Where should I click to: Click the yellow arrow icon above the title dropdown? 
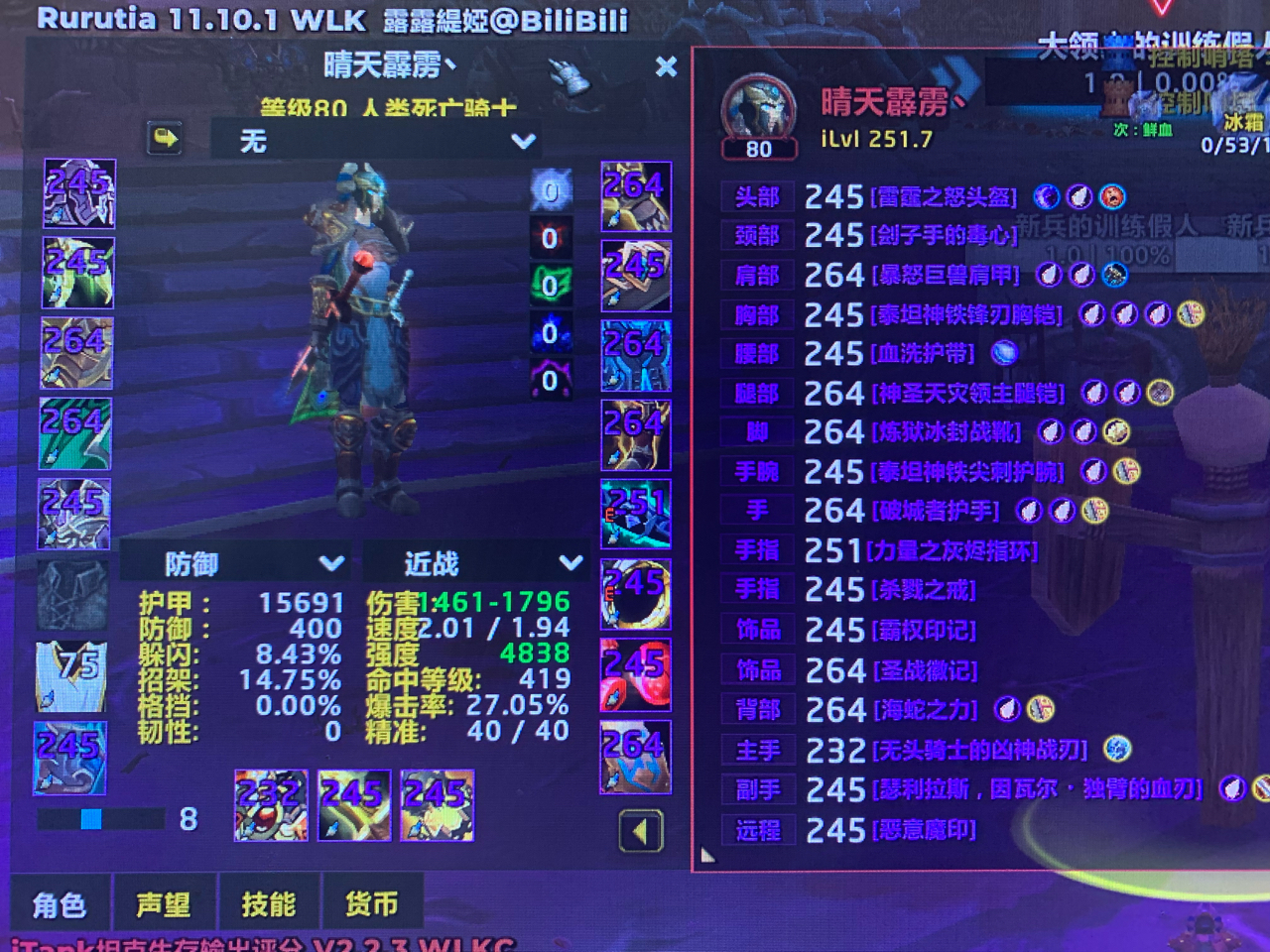tap(163, 141)
